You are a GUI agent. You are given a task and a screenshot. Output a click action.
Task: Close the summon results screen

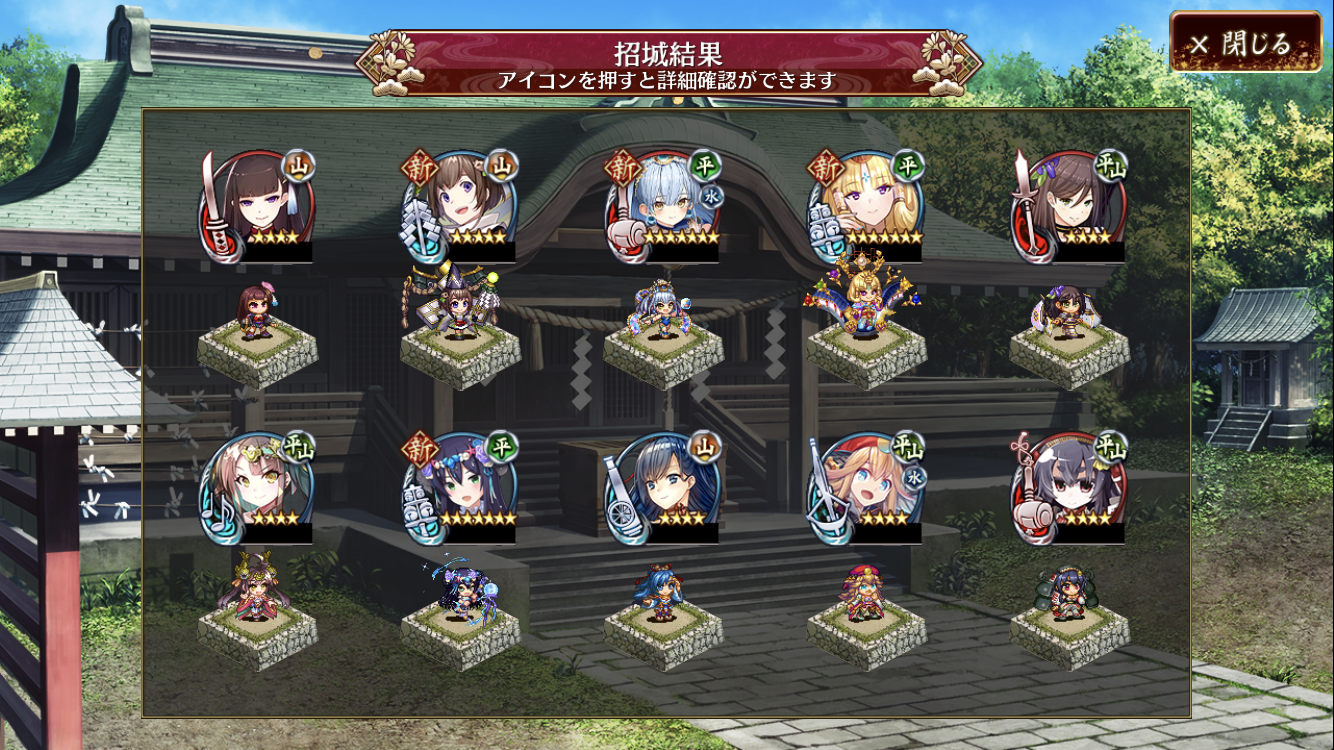[x=1245, y=43]
